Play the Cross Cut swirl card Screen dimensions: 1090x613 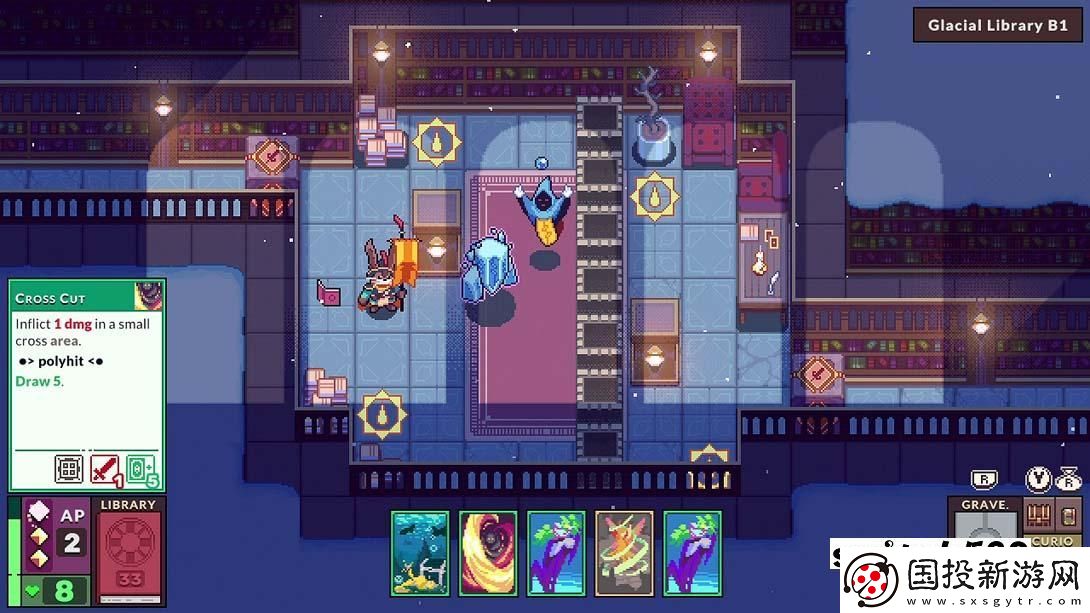[488, 554]
